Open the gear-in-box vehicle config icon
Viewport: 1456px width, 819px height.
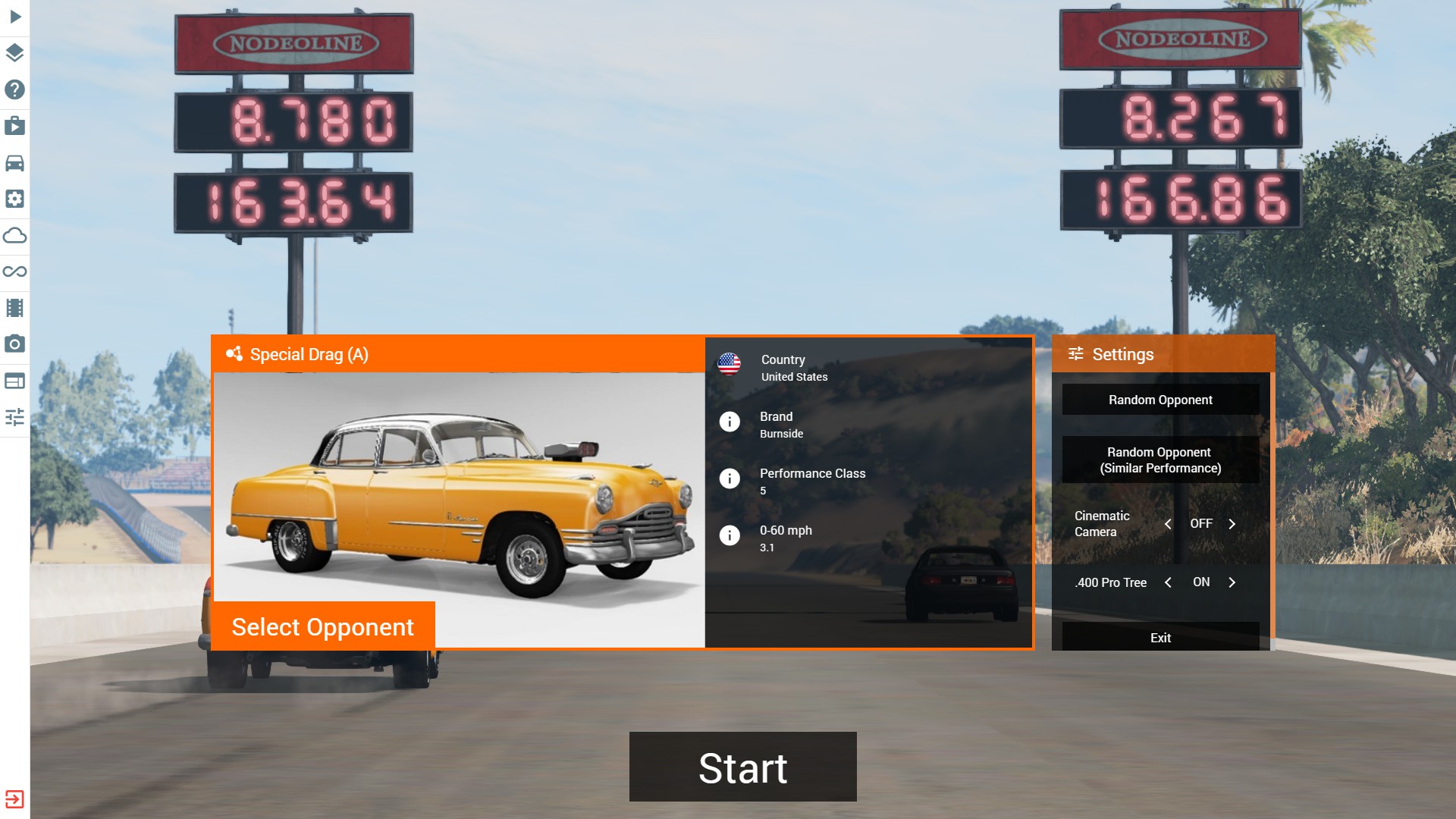pyautogui.click(x=15, y=199)
